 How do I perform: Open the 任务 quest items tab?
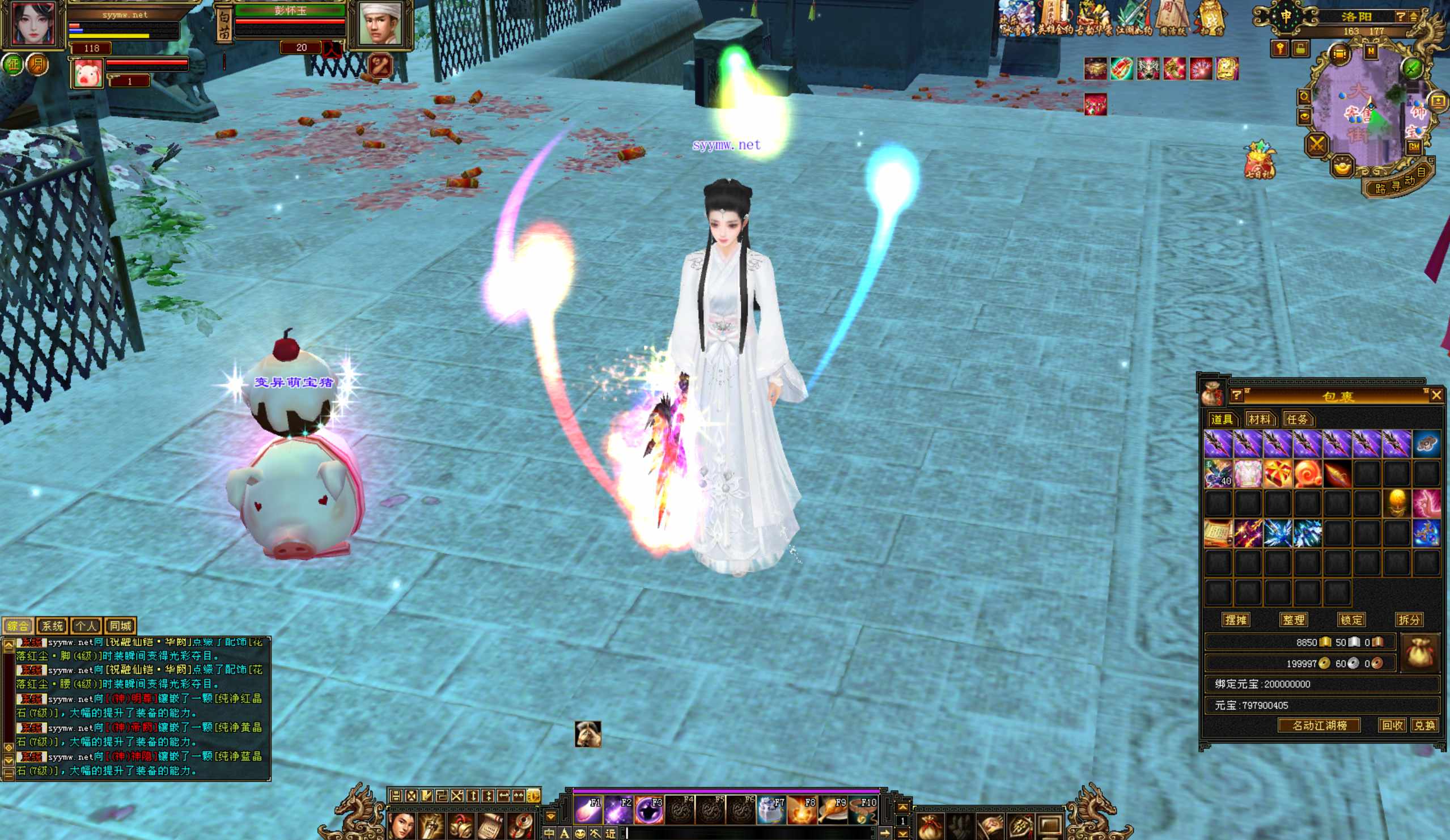[x=1297, y=419]
